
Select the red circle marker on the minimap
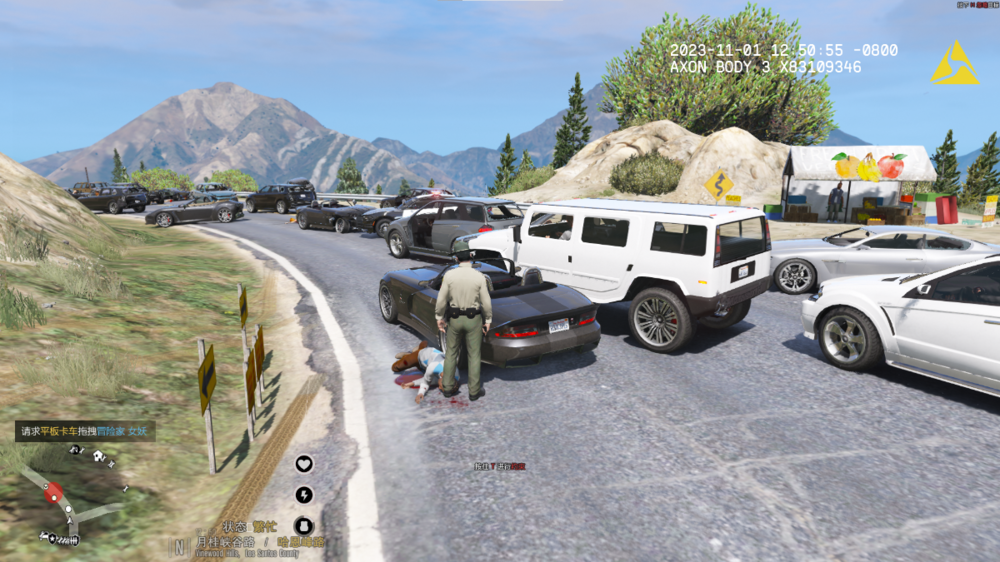[53, 492]
